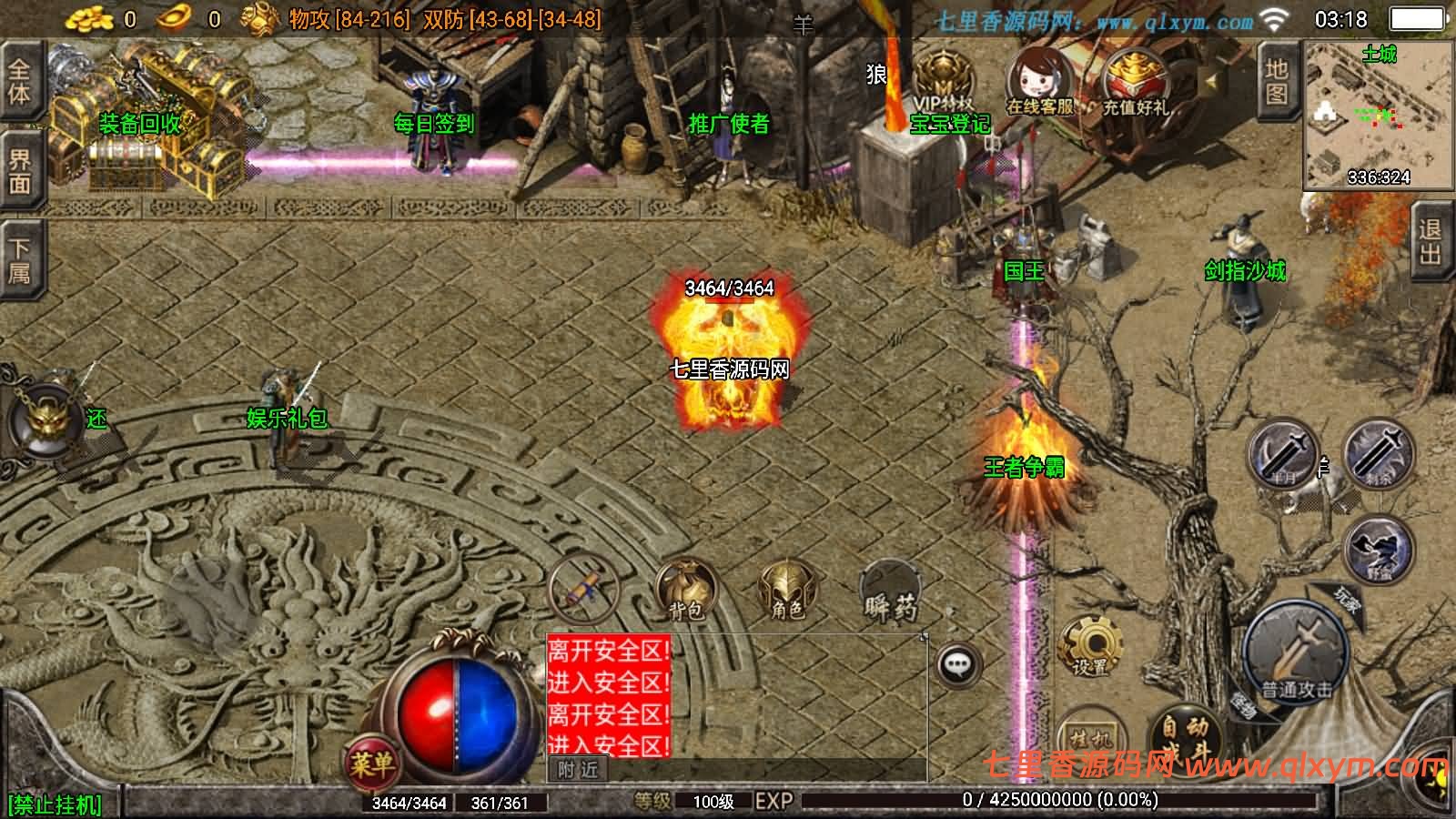Open the 菜单 menu button
Screen dimensions: 1456x819
(x=370, y=763)
